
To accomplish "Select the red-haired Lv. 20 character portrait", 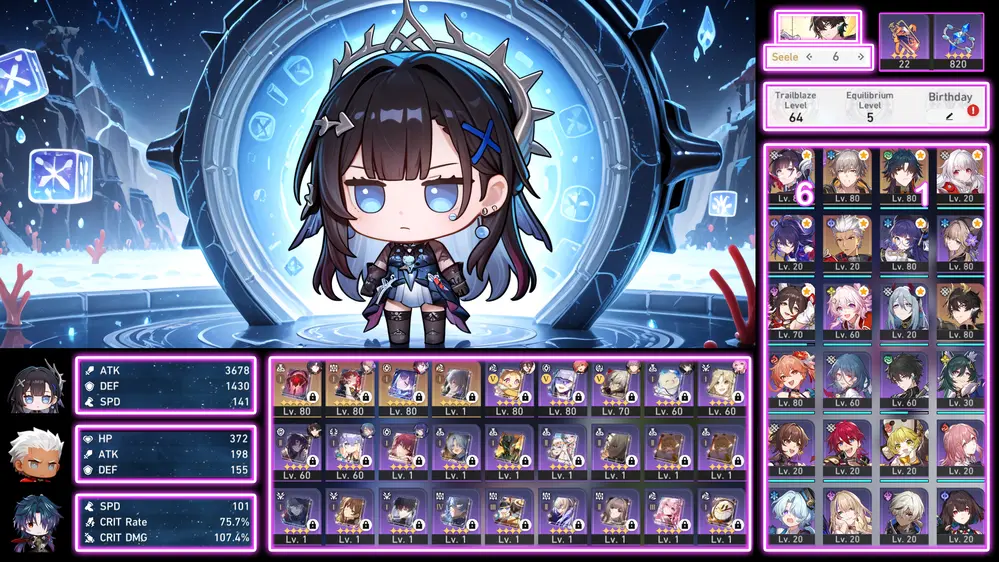I will [x=849, y=445].
